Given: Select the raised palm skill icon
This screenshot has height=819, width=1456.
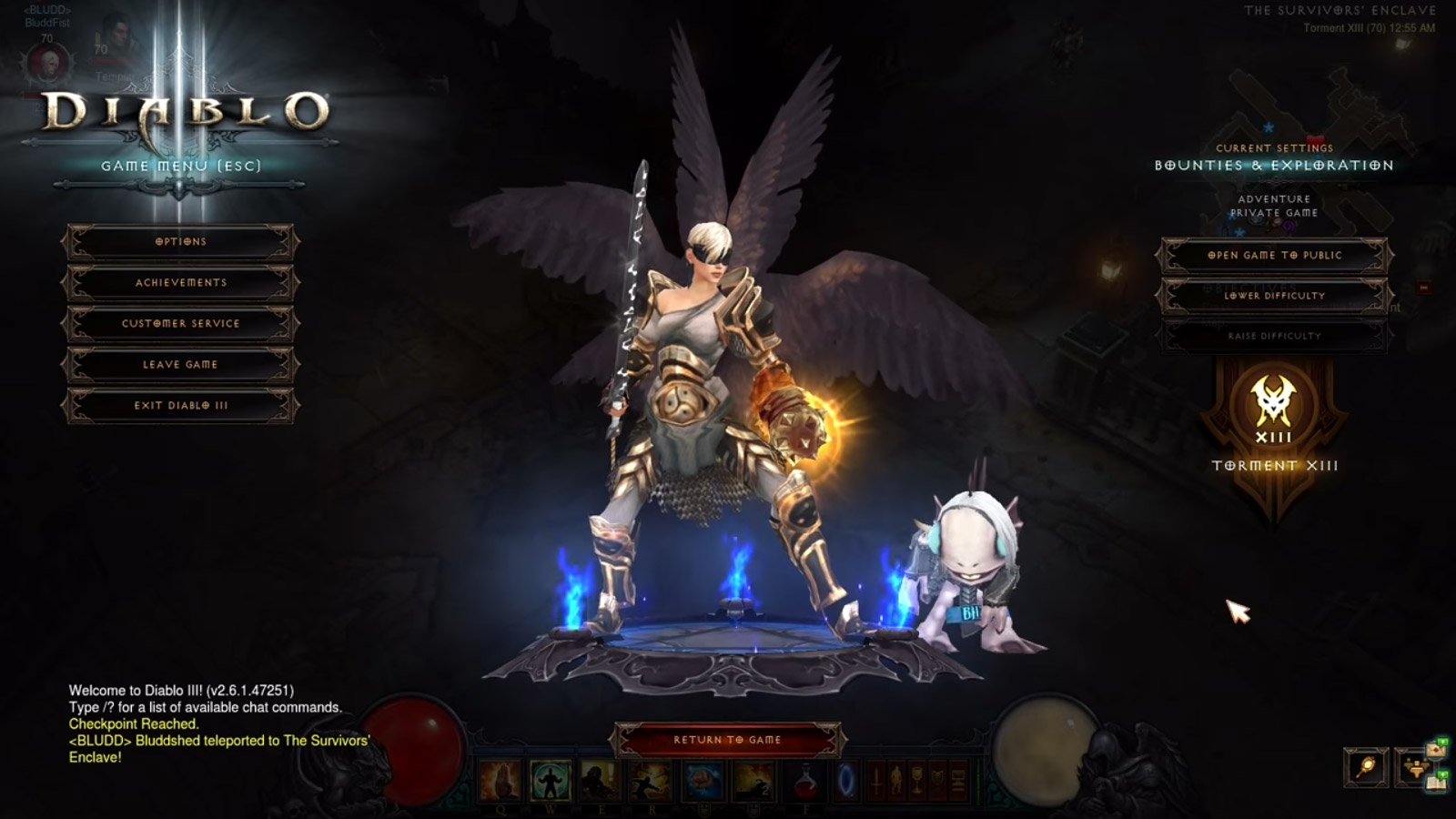Looking at the screenshot, I should [x=500, y=782].
